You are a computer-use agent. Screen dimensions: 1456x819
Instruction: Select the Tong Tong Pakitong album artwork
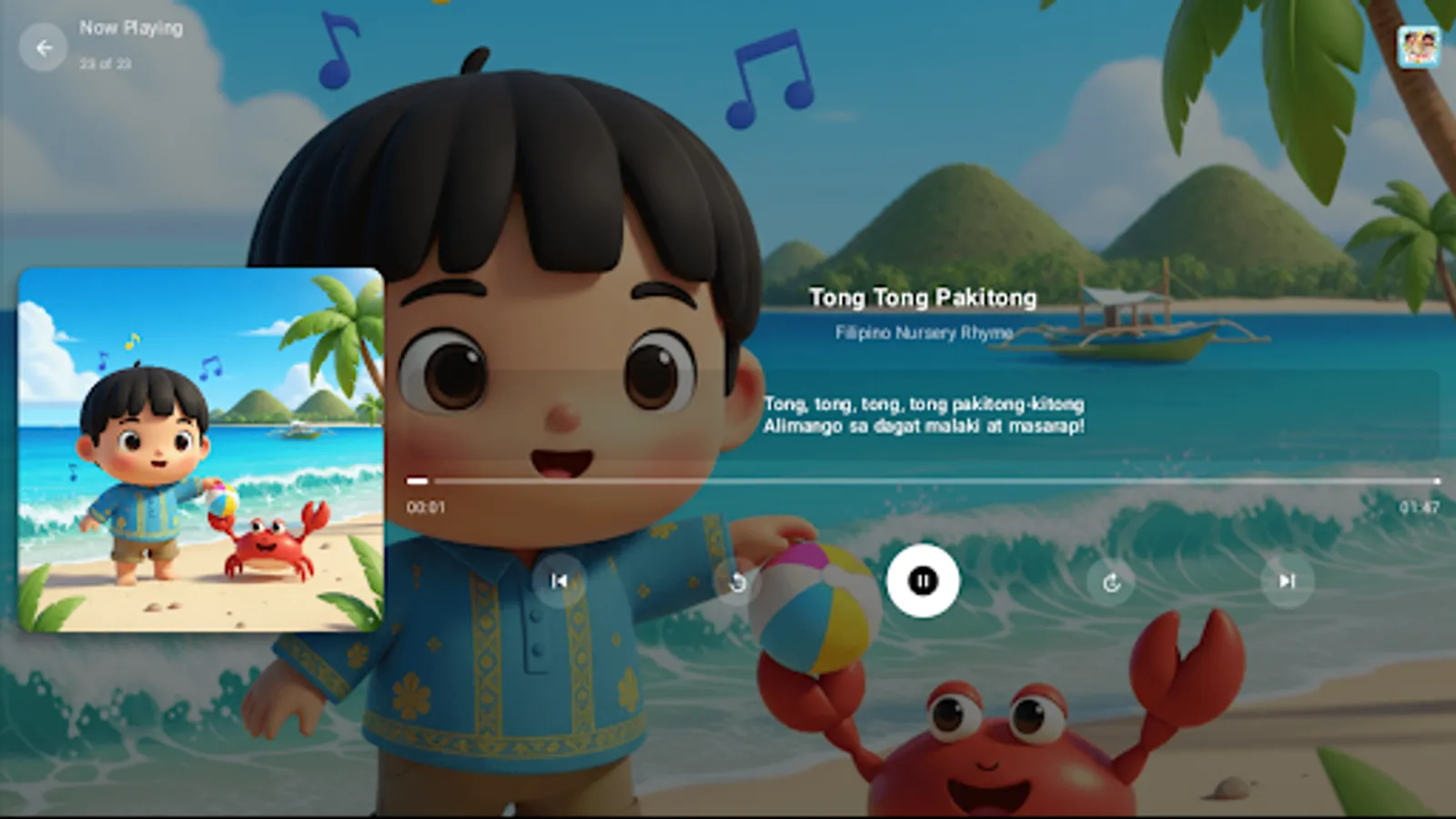(200, 452)
